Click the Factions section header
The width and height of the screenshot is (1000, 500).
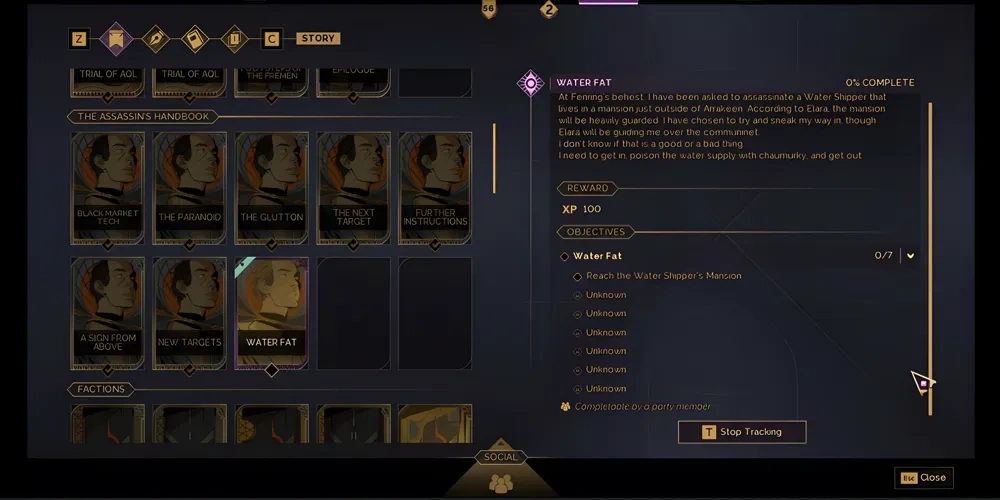pos(101,389)
